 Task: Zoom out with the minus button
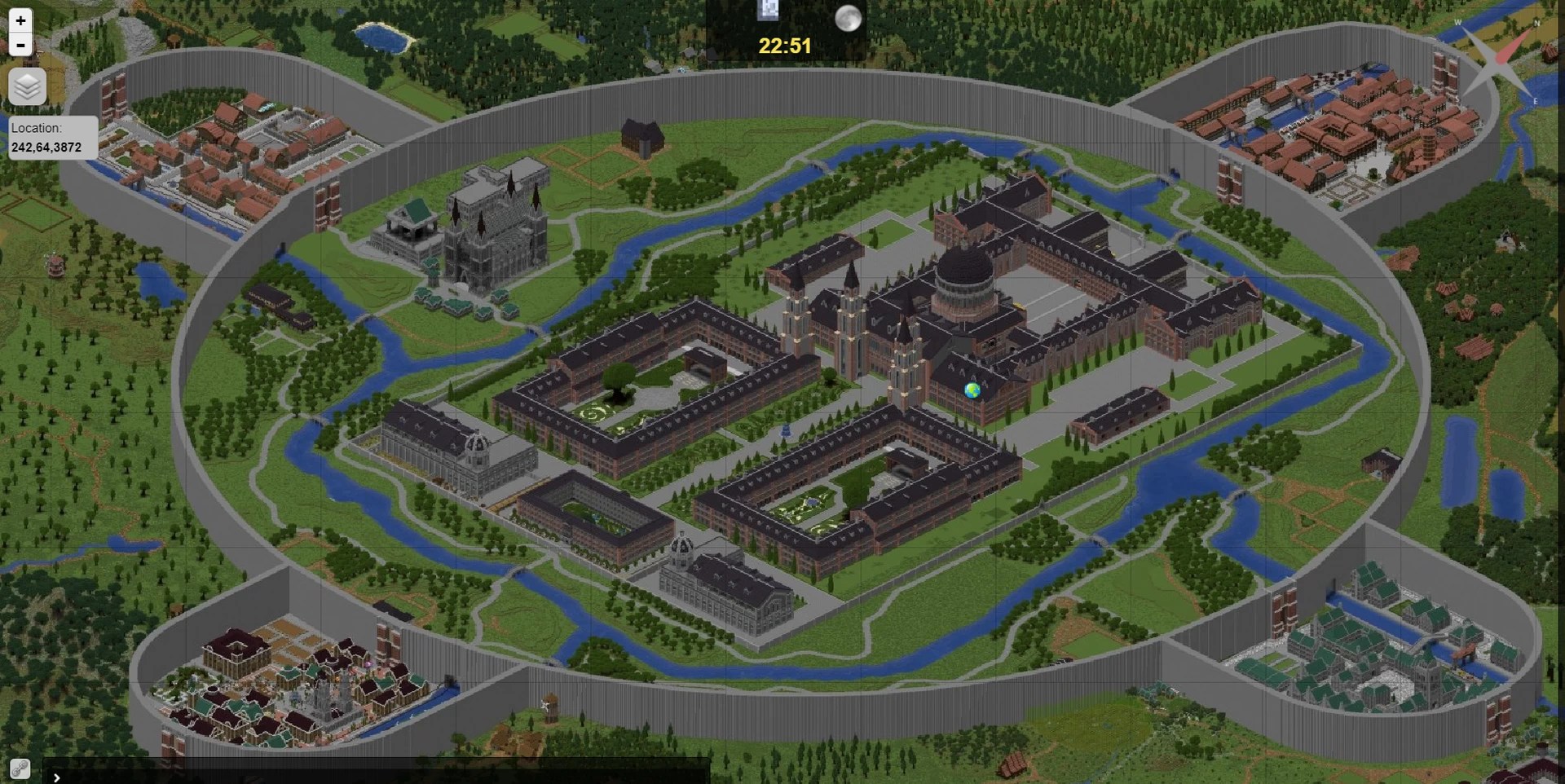[x=20, y=45]
